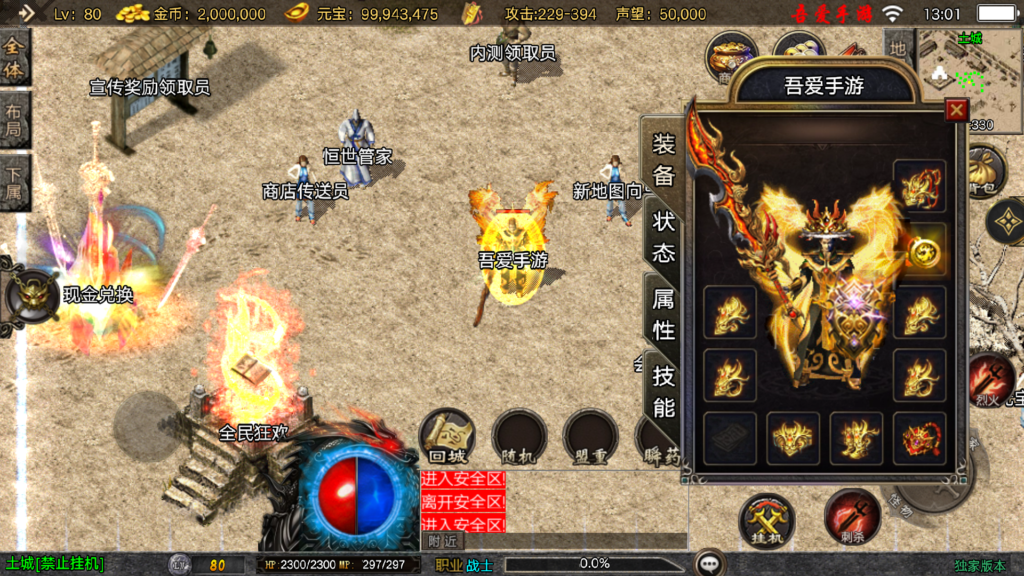Select the 全体 tab on left edge
Viewport: 1024px width, 576px height.
(14, 58)
